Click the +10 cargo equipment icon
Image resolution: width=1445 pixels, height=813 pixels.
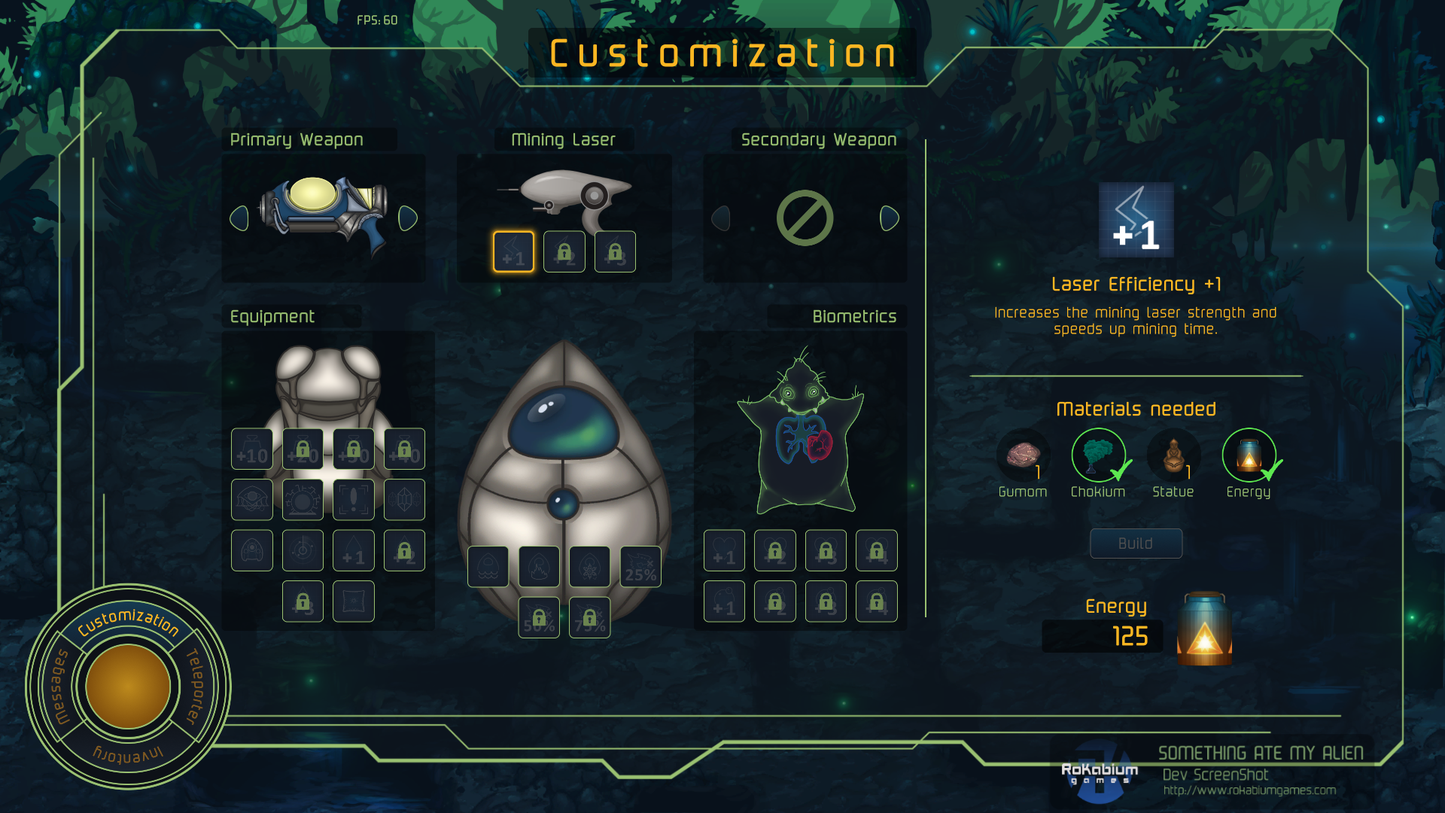252,449
